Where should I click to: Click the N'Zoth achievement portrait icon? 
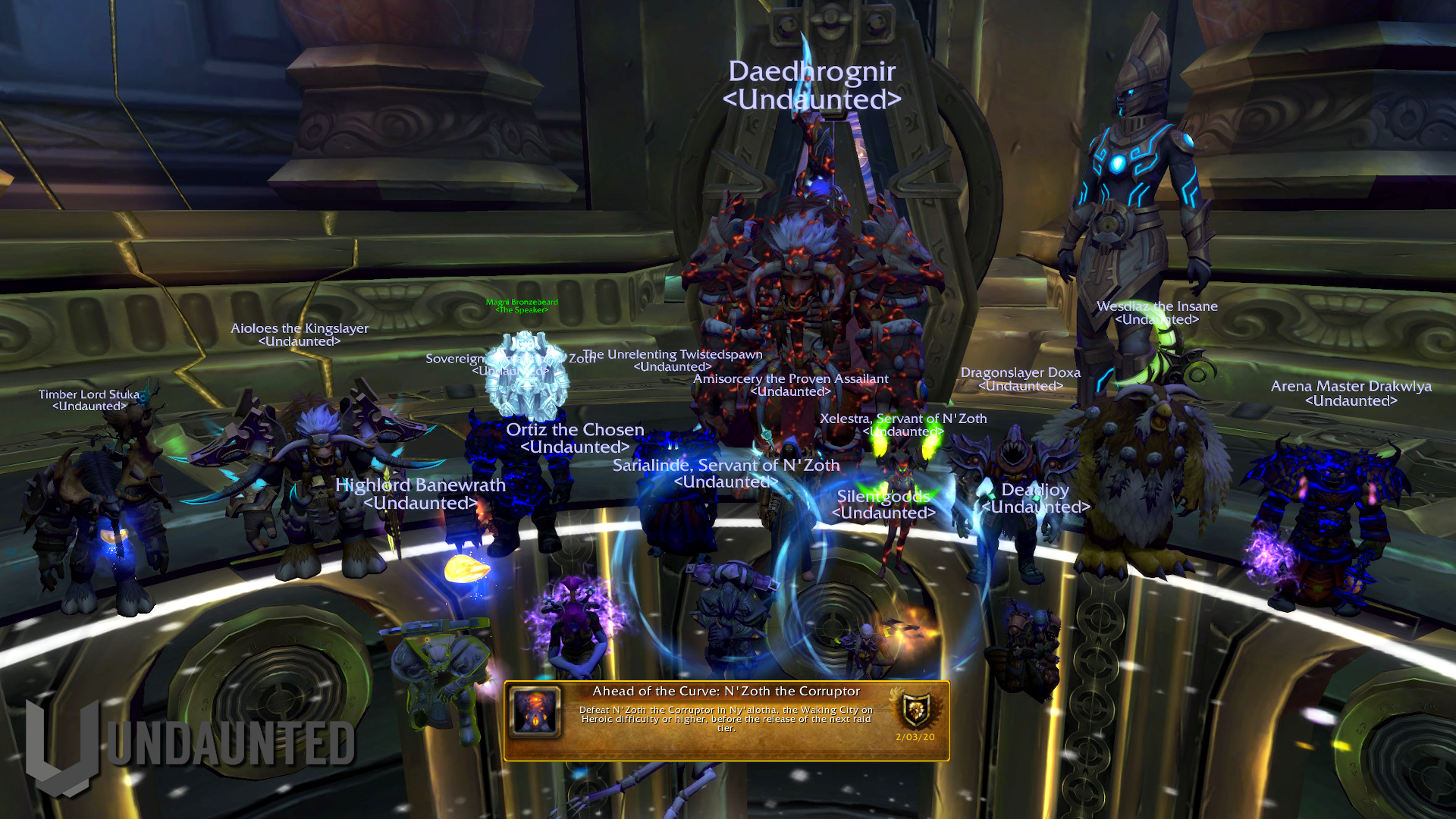click(535, 711)
